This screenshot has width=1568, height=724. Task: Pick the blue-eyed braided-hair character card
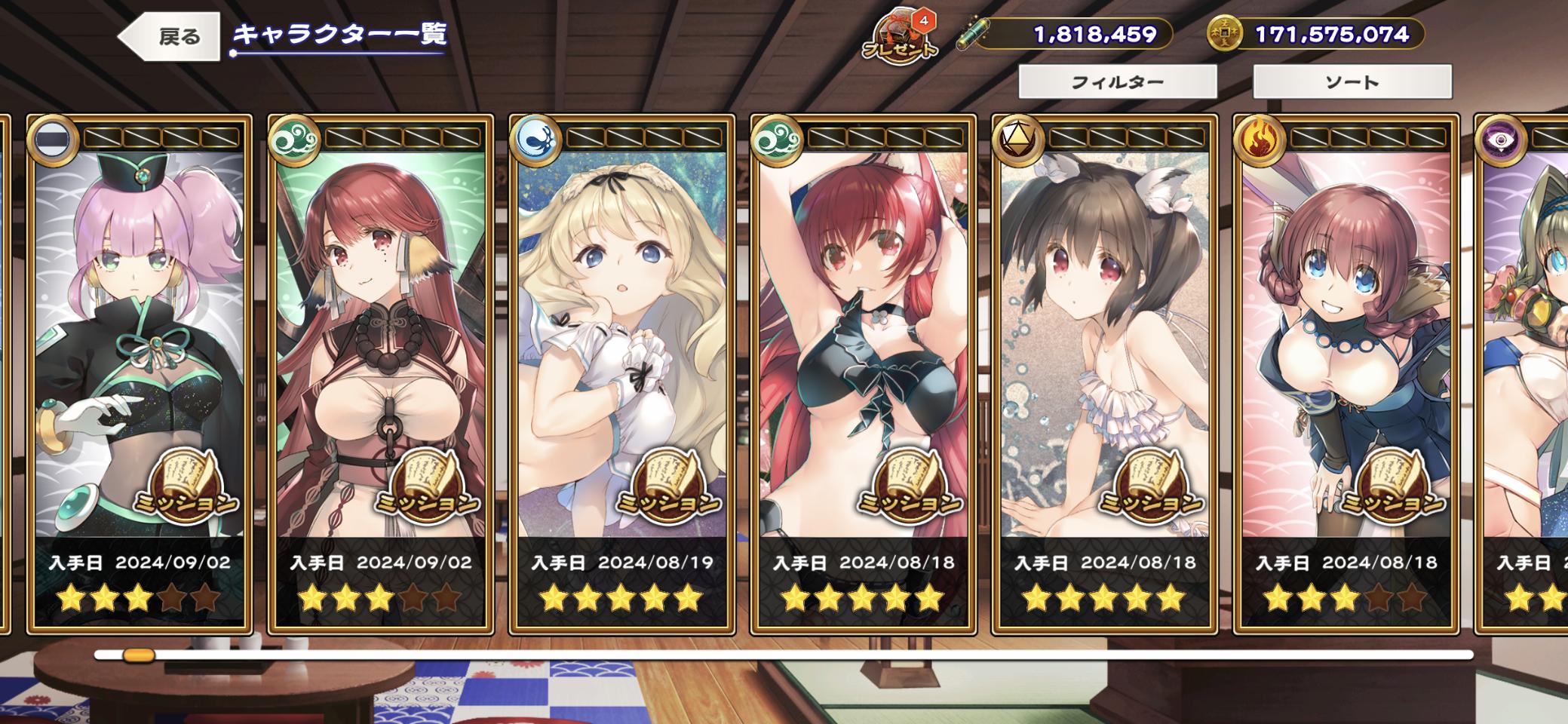point(1346,324)
